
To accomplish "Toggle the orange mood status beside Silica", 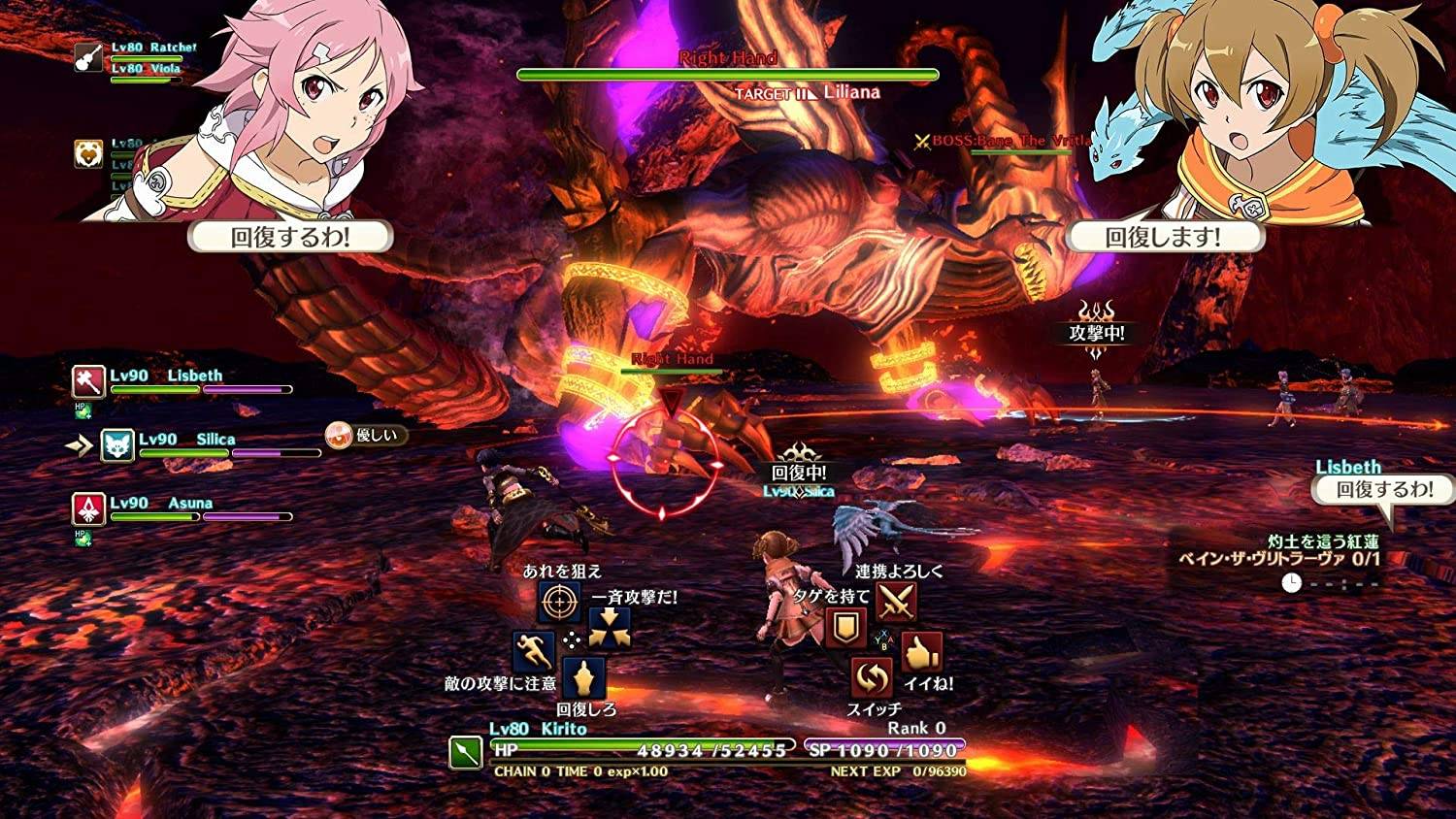I will click(x=338, y=435).
